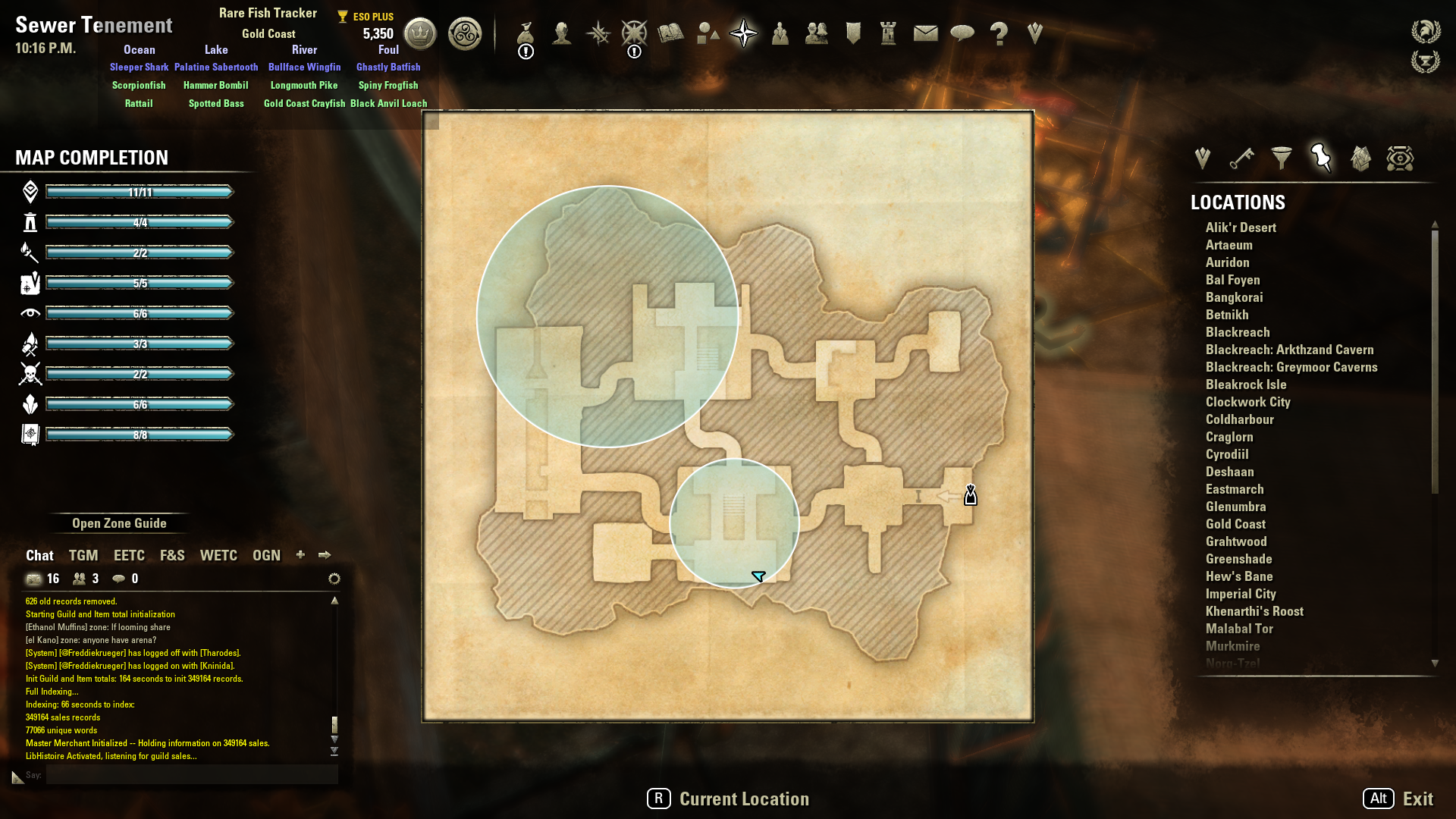
Task: Open the journal book icon
Action: tap(671, 33)
